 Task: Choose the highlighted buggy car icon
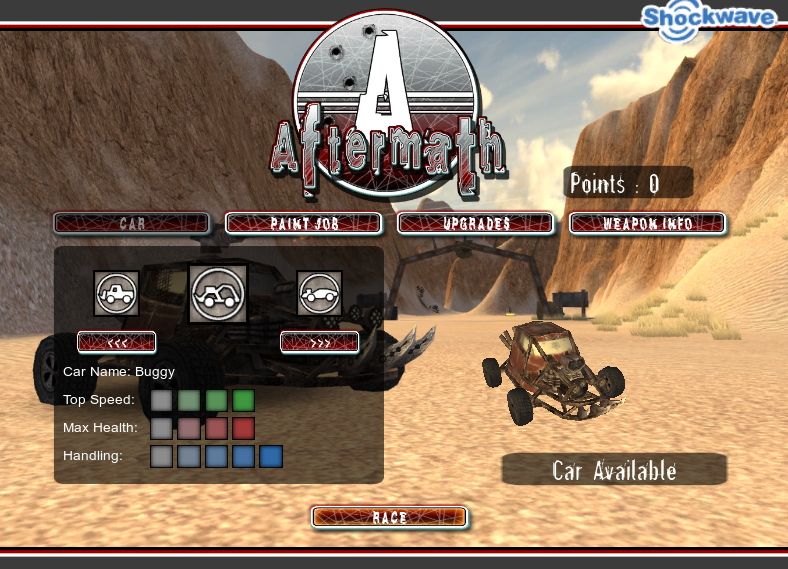pos(218,293)
